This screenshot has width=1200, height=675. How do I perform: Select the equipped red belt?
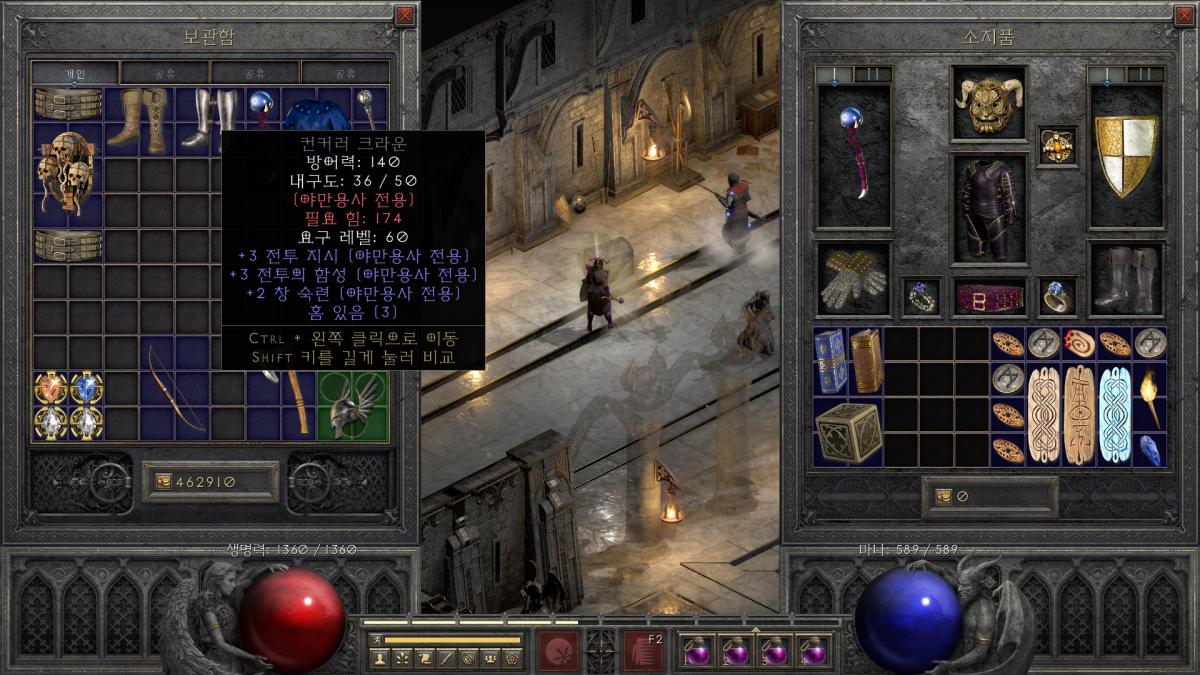989,298
